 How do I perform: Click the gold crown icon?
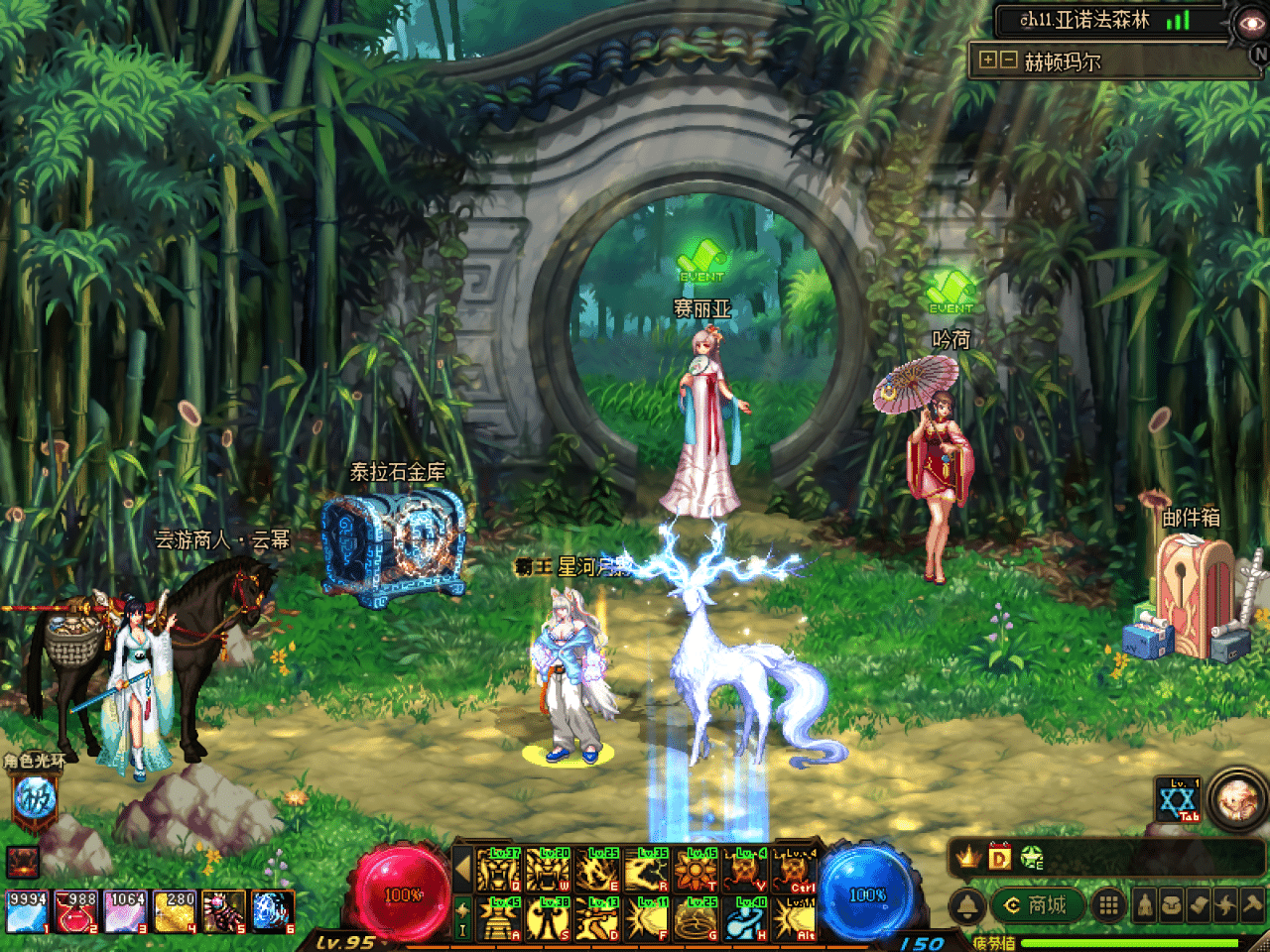pyautogui.click(x=967, y=857)
